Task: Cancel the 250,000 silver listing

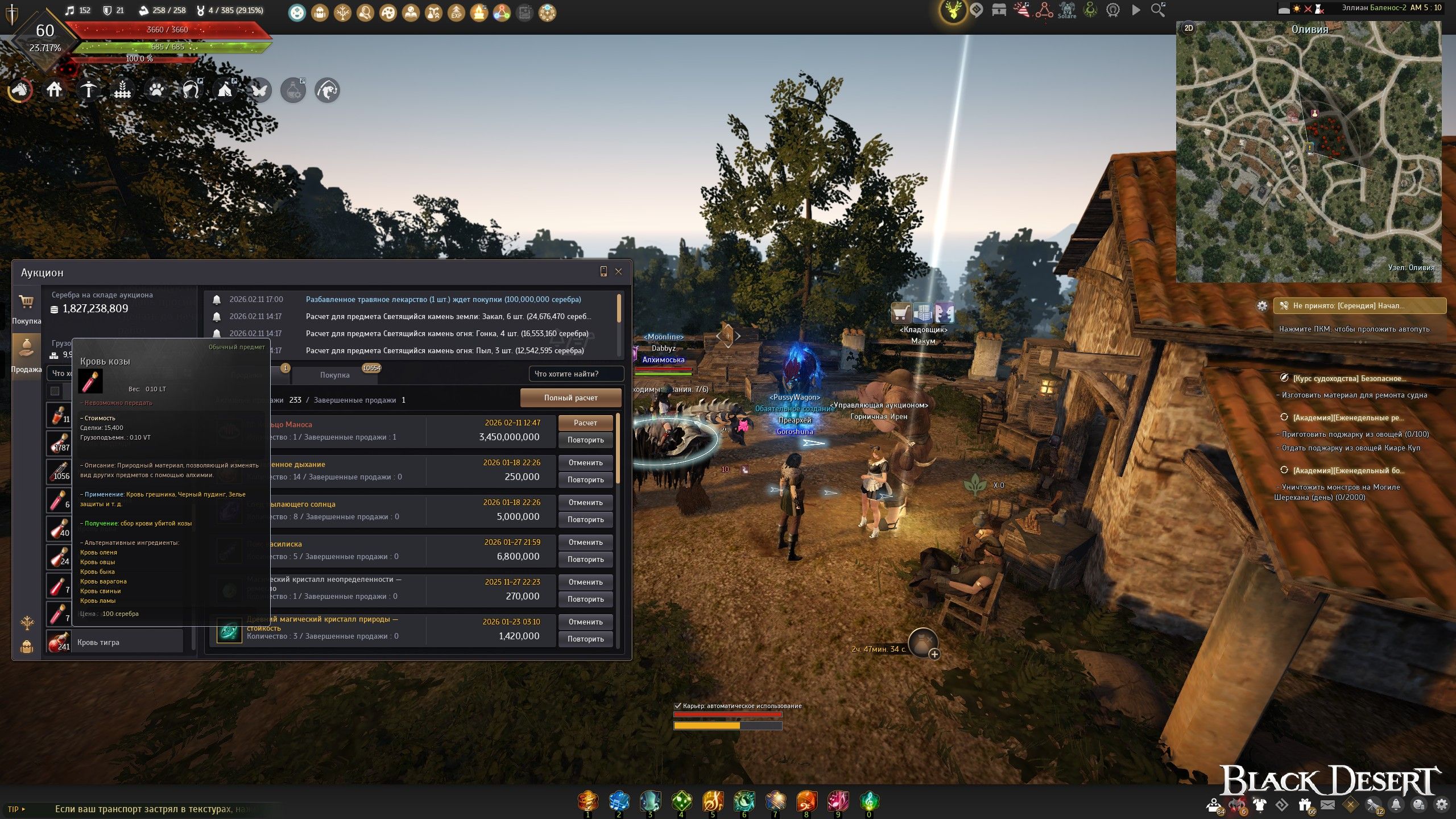Action: (585, 463)
